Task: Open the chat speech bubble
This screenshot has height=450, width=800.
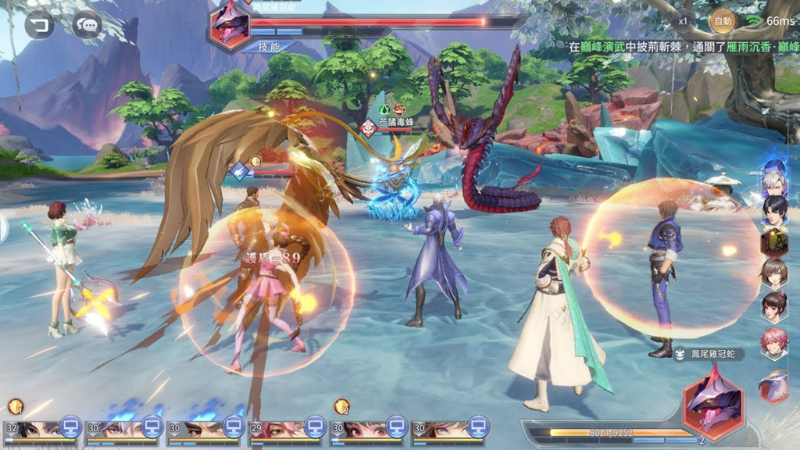Action: (88, 25)
